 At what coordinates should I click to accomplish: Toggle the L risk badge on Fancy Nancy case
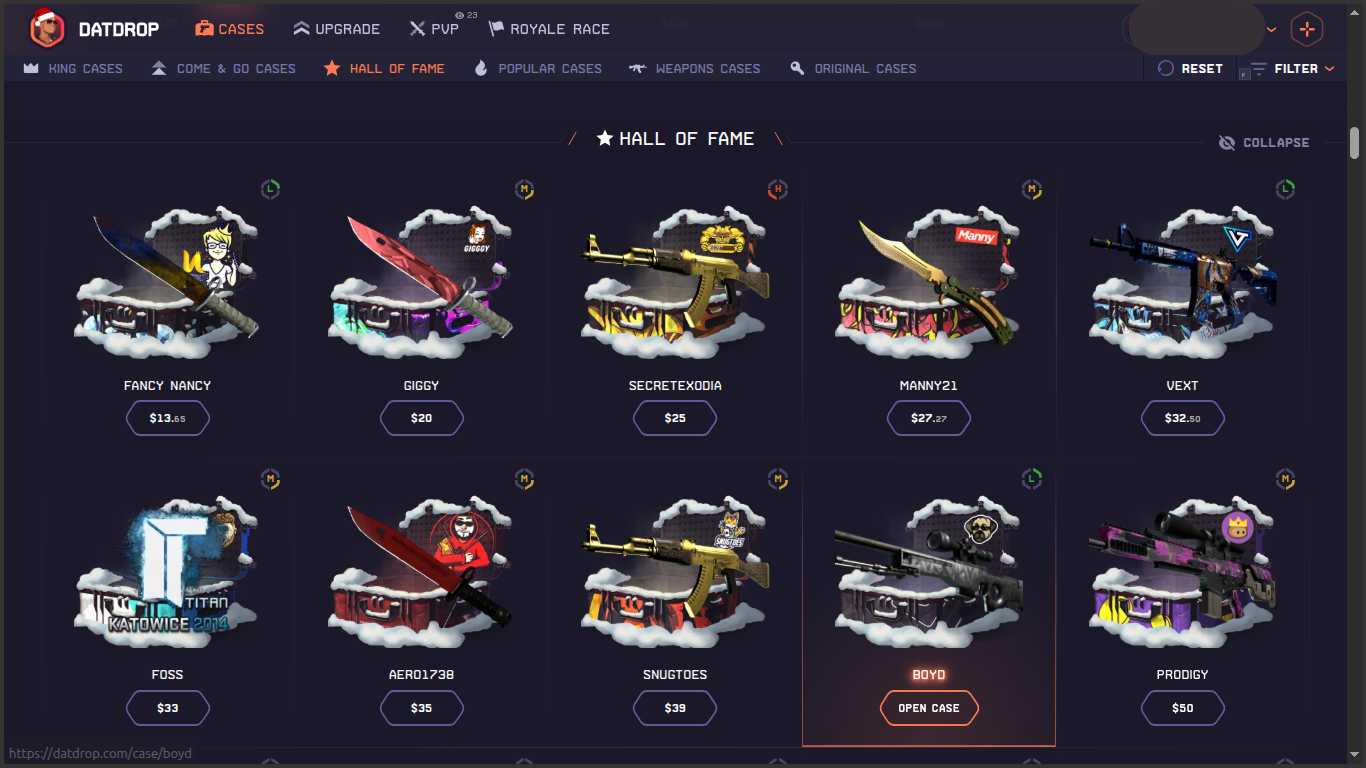270,189
